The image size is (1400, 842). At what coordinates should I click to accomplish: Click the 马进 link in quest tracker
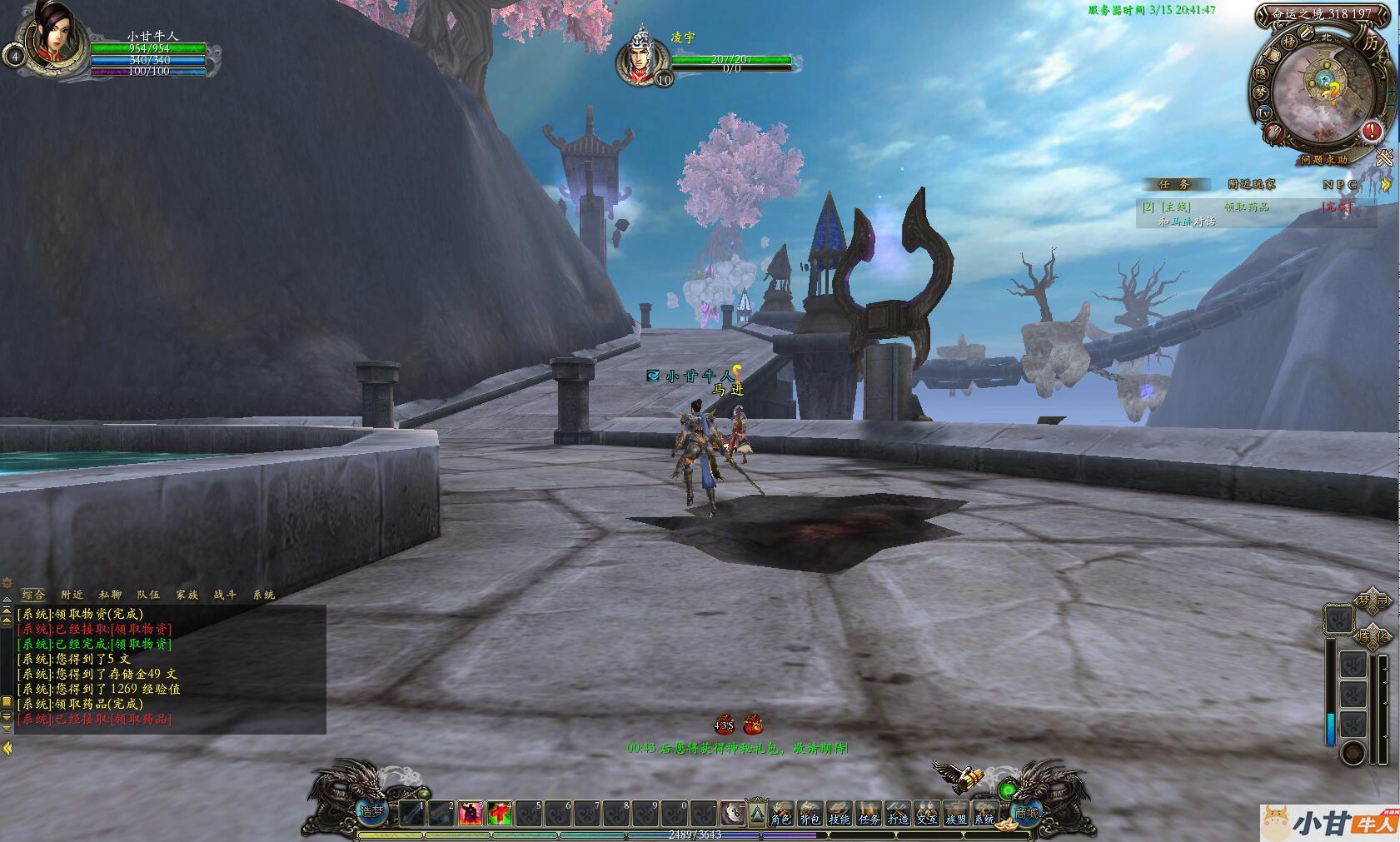pyautogui.click(x=1182, y=222)
